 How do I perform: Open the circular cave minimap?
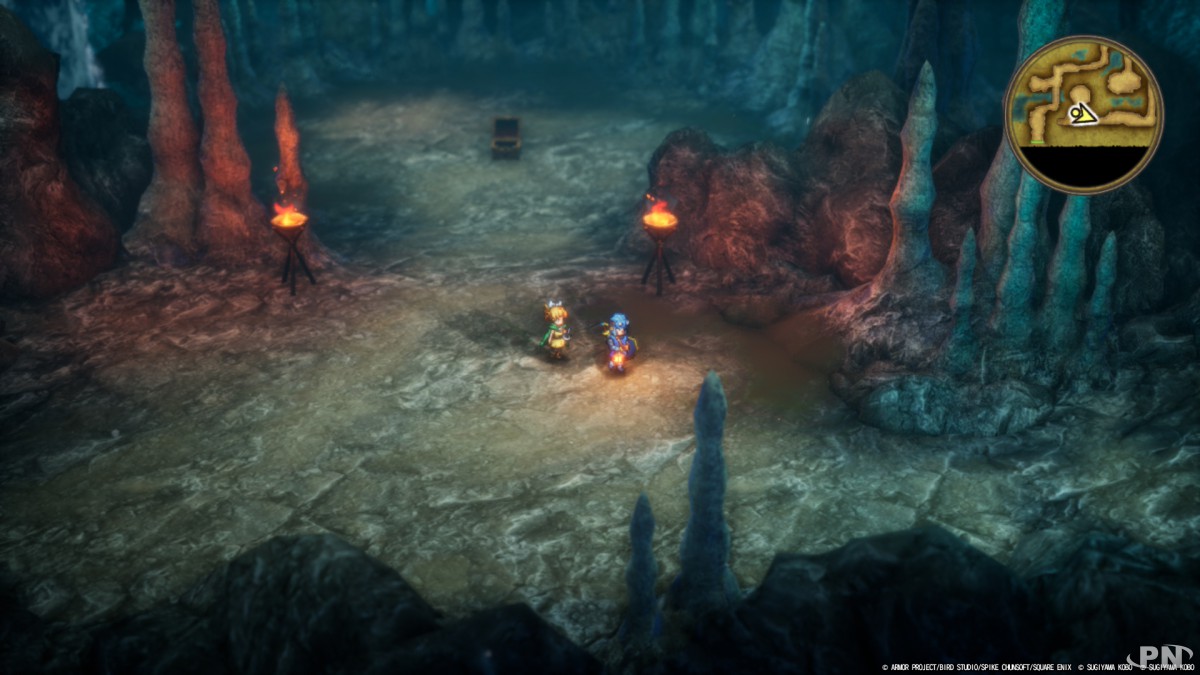tap(1084, 114)
